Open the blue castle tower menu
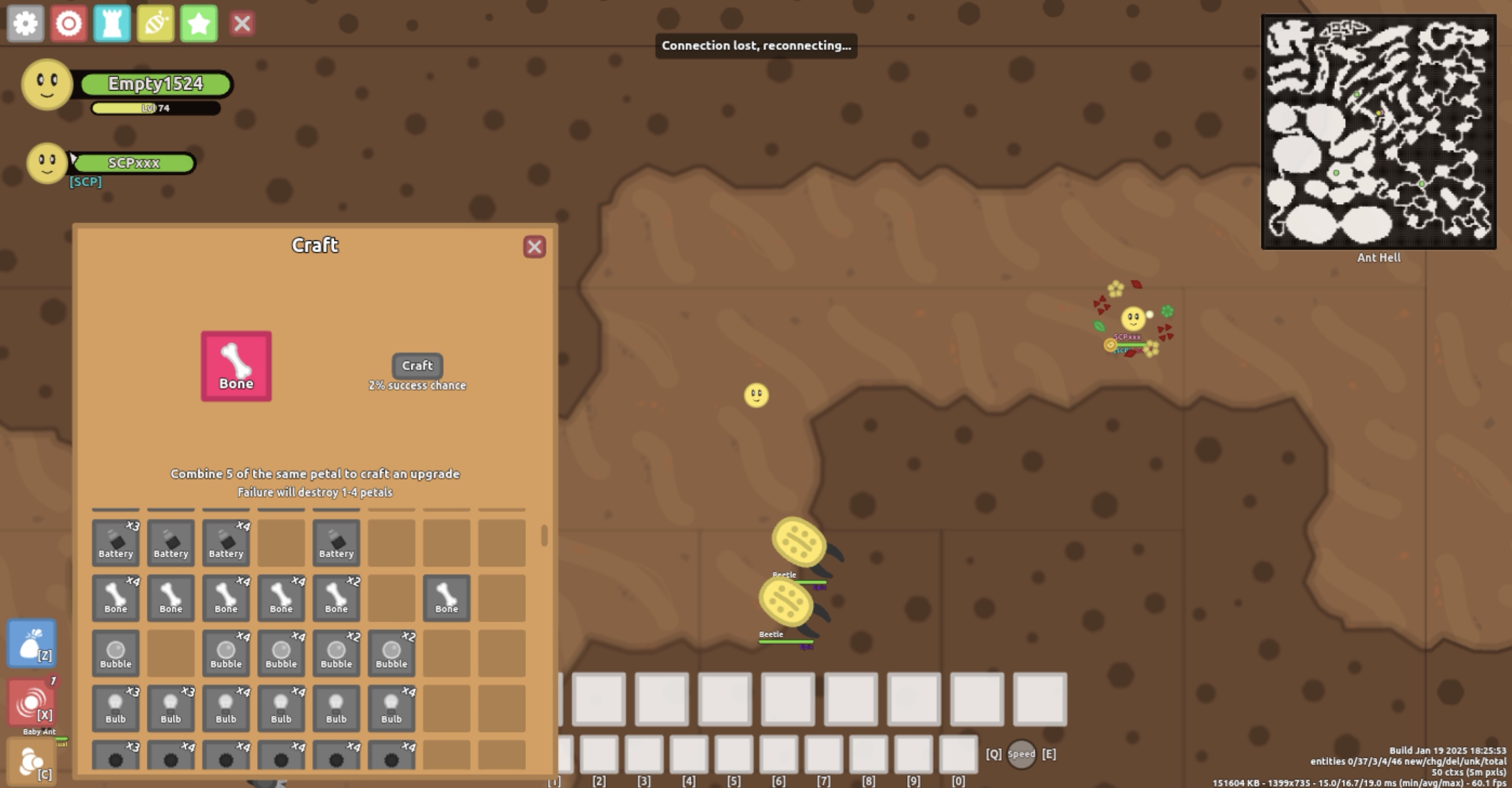 point(112,23)
